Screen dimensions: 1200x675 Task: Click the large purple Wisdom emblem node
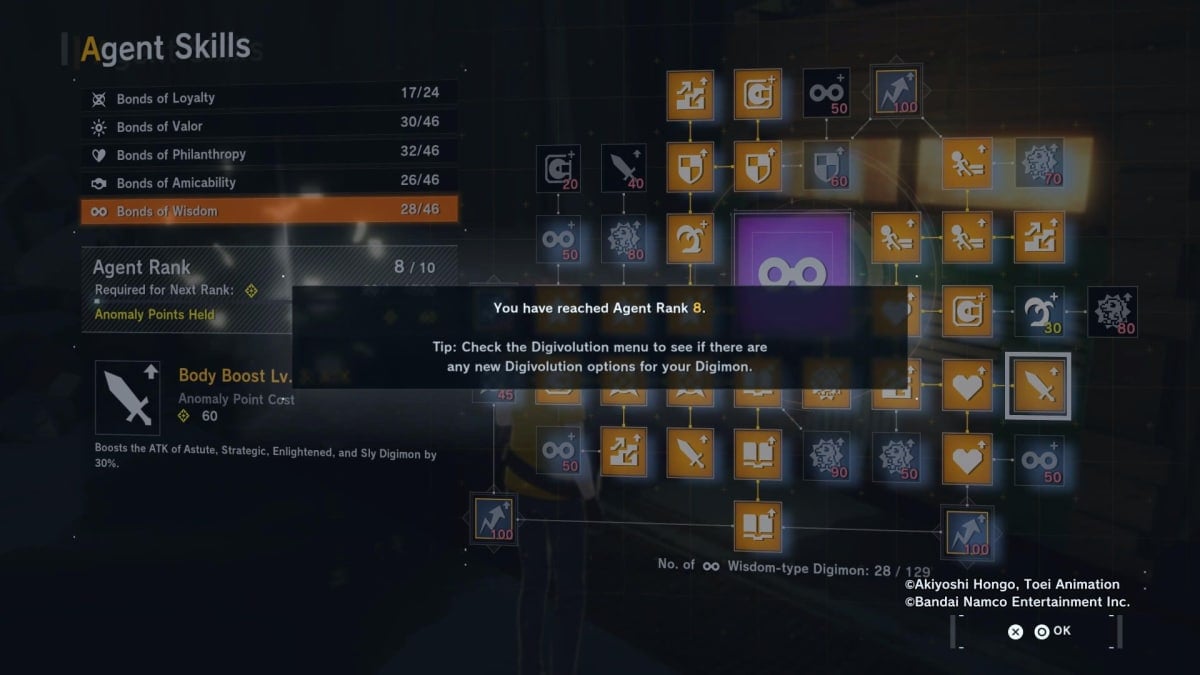point(792,256)
